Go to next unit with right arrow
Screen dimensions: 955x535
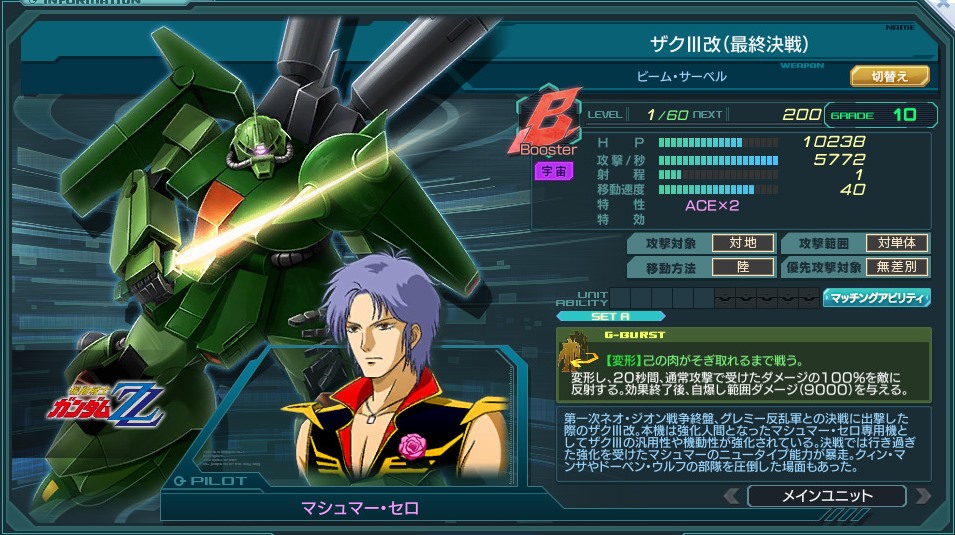click(923, 495)
